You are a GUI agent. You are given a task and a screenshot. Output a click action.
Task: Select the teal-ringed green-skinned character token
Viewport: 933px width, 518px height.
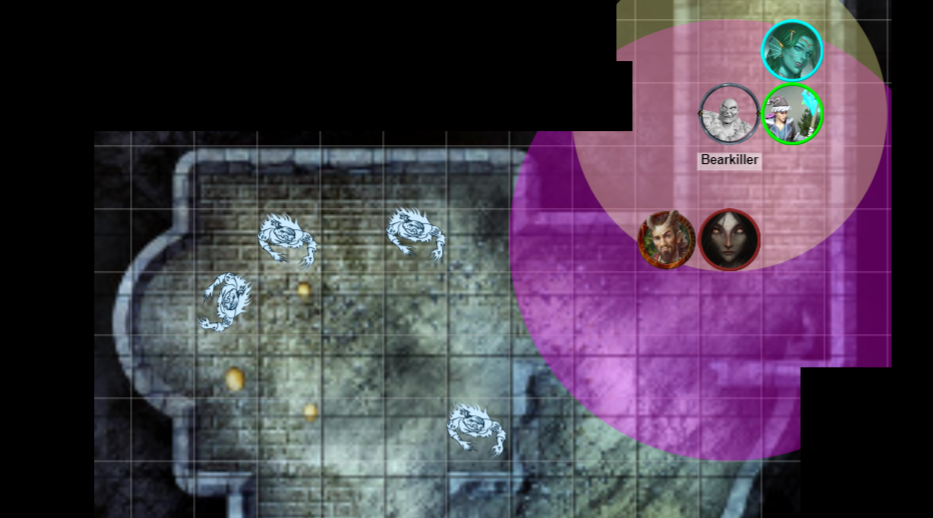click(792, 51)
